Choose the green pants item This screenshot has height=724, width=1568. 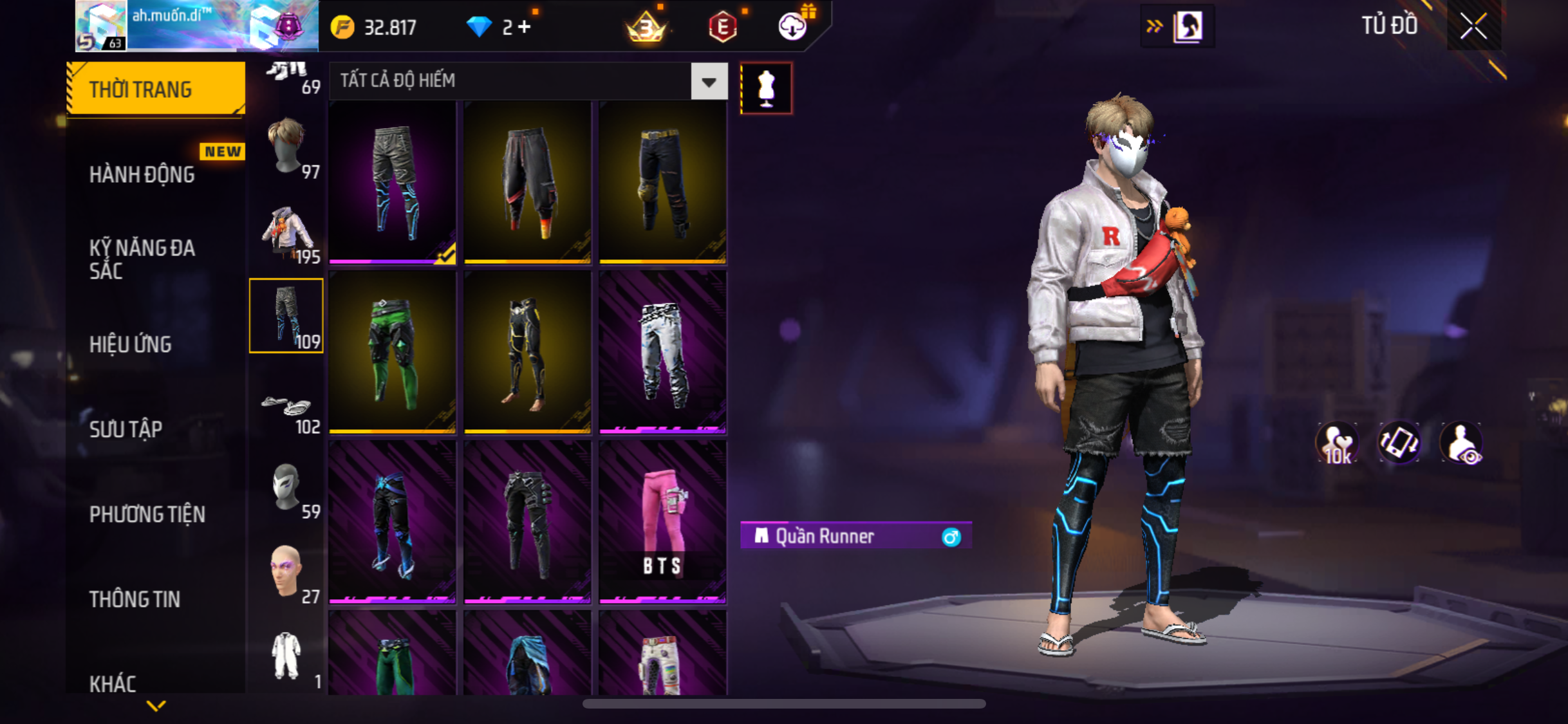(x=393, y=352)
